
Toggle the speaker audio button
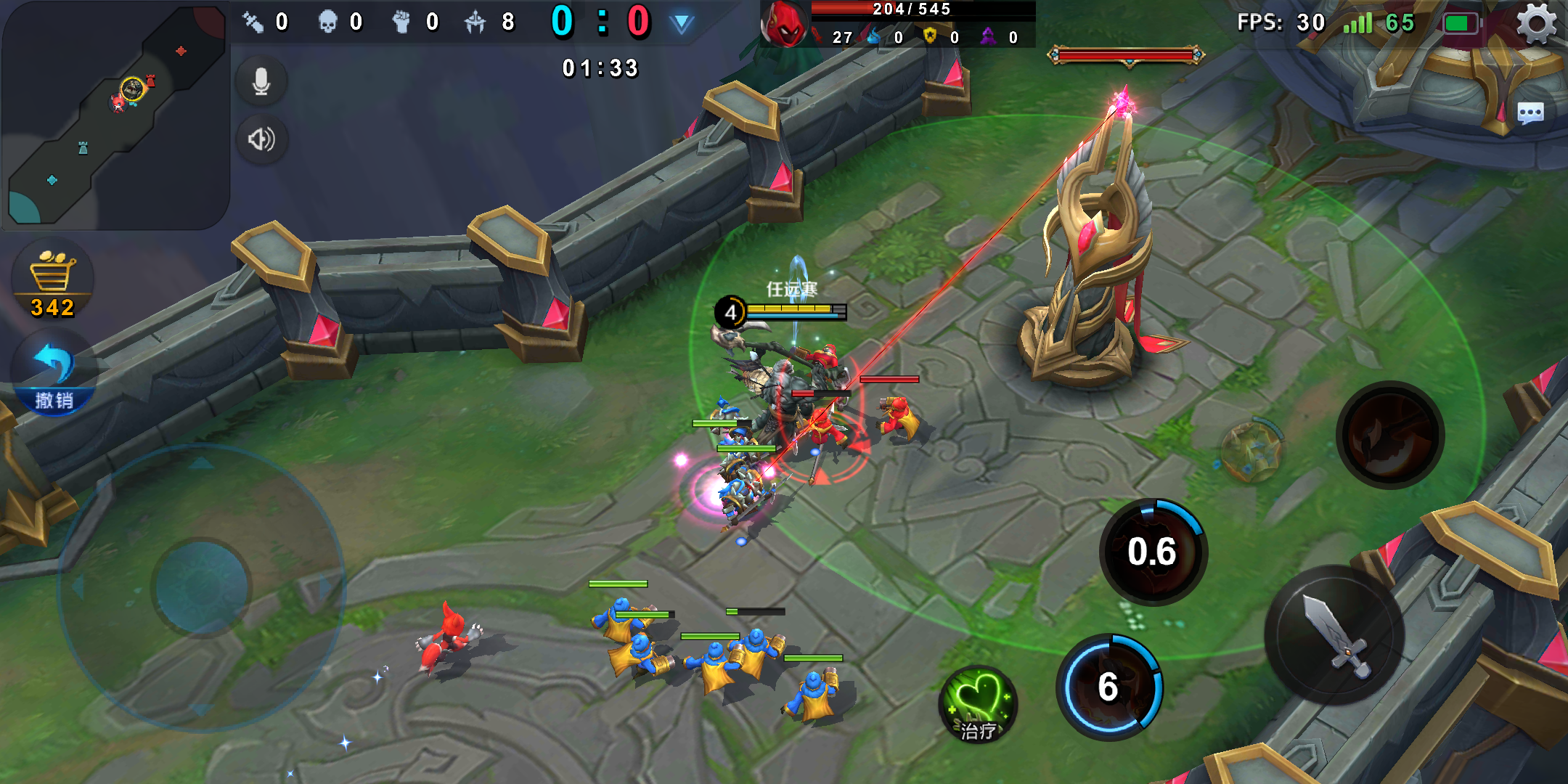(261, 139)
